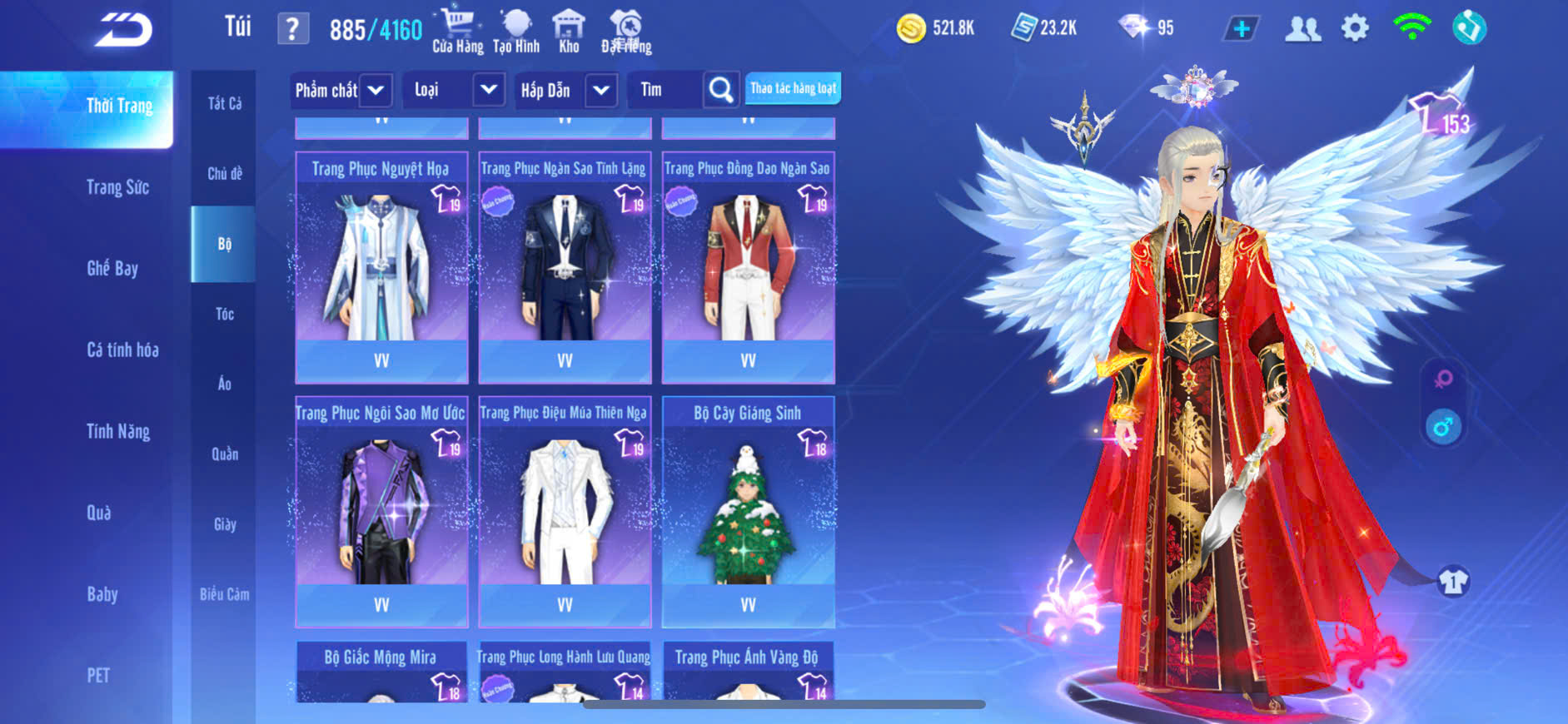Switch to the Trang Sức tab
The image size is (1568, 724).
[117, 187]
